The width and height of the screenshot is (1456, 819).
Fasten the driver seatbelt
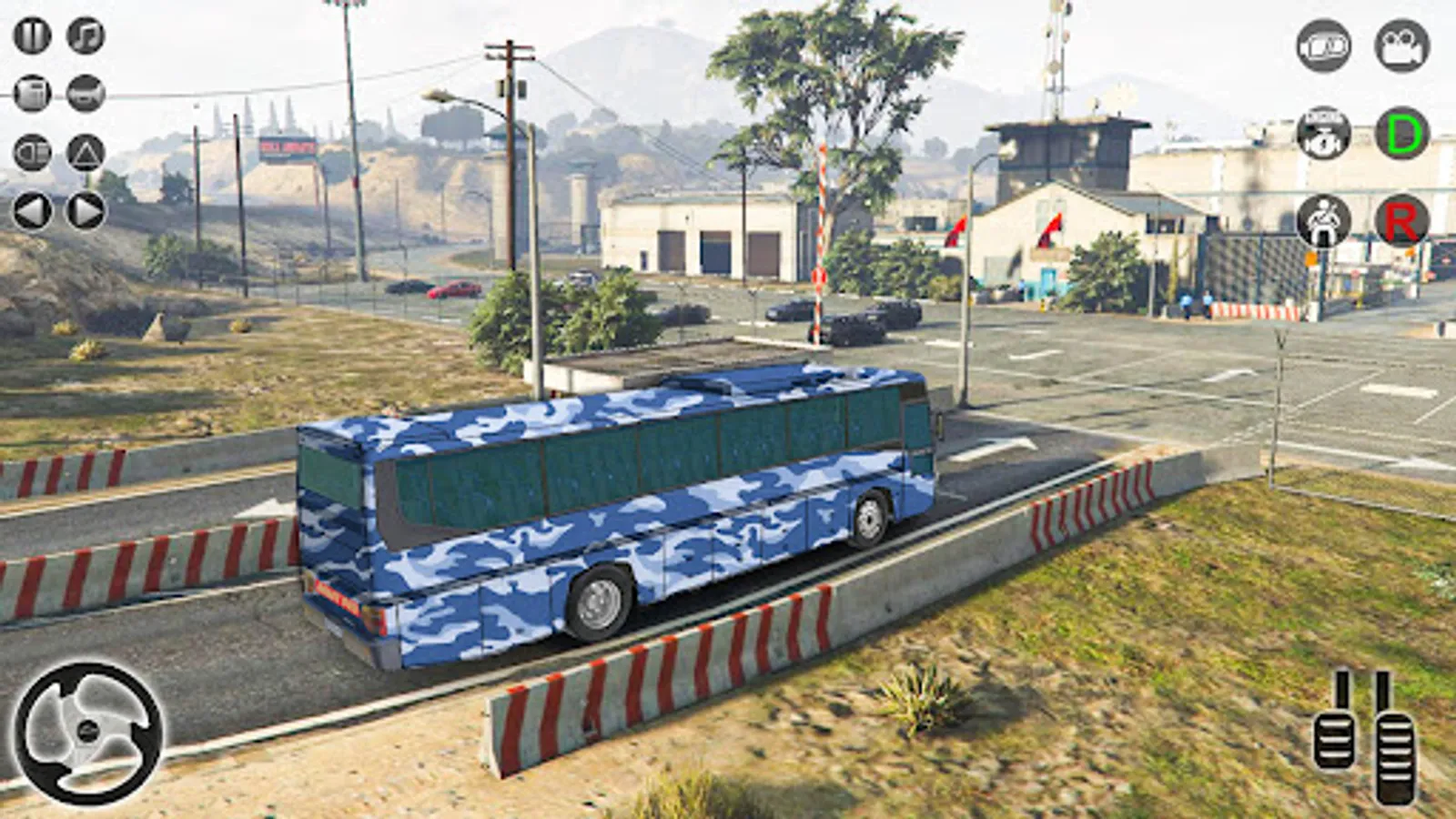1322,218
